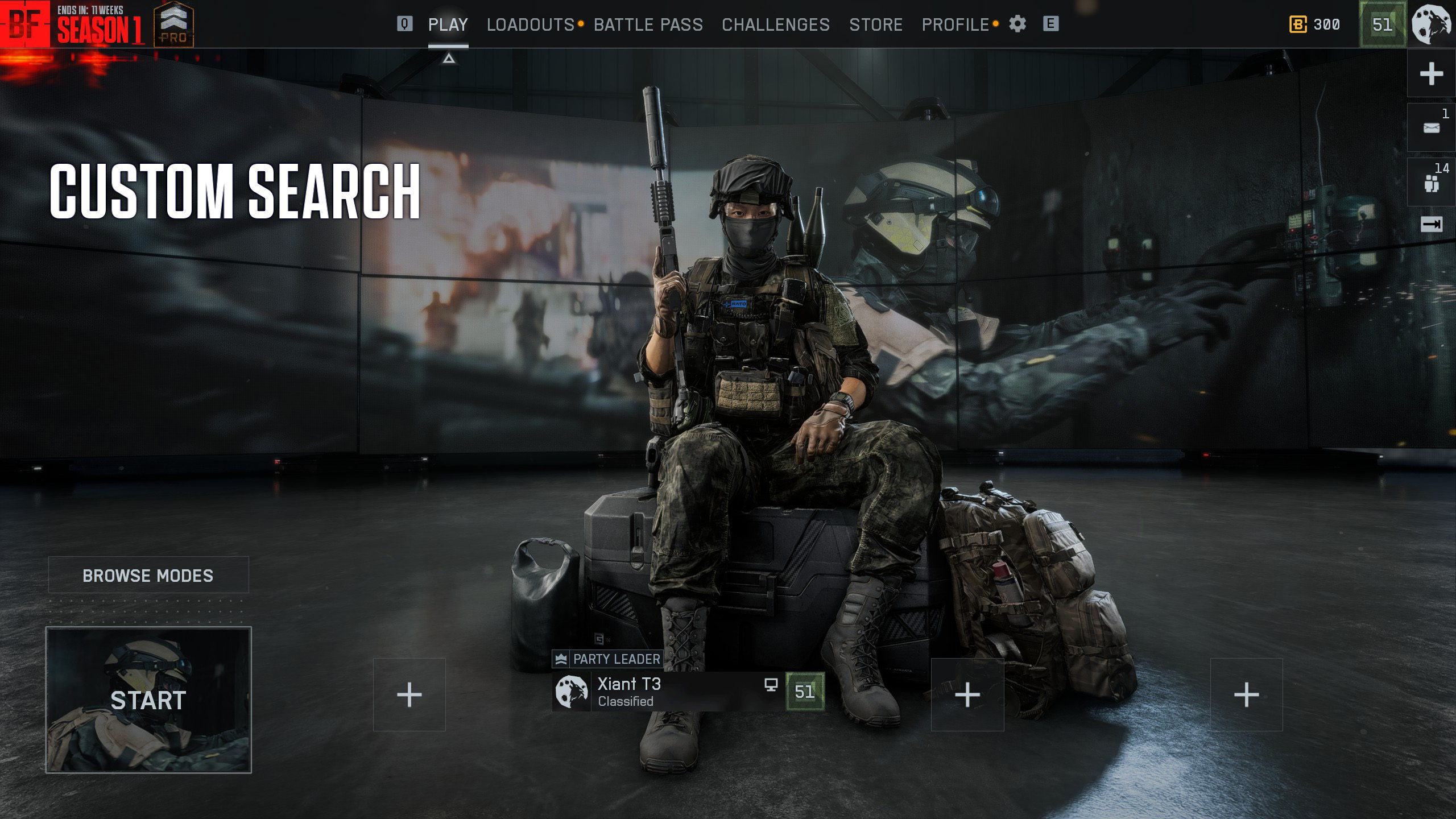Click the Browse Modes button
The height and width of the screenshot is (819, 1456).
(x=148, y=575)
